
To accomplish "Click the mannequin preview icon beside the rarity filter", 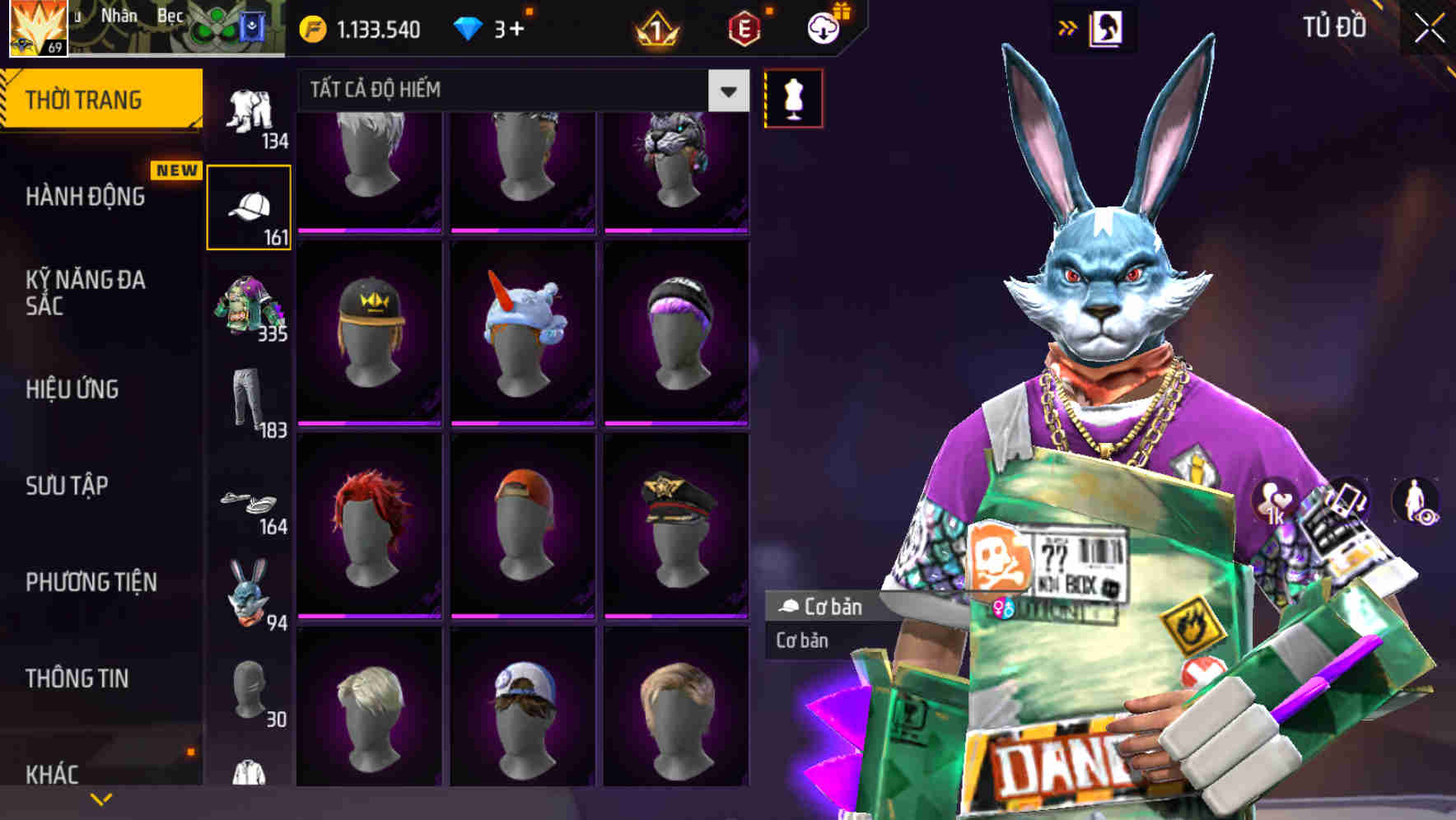I will click(793, 97).
